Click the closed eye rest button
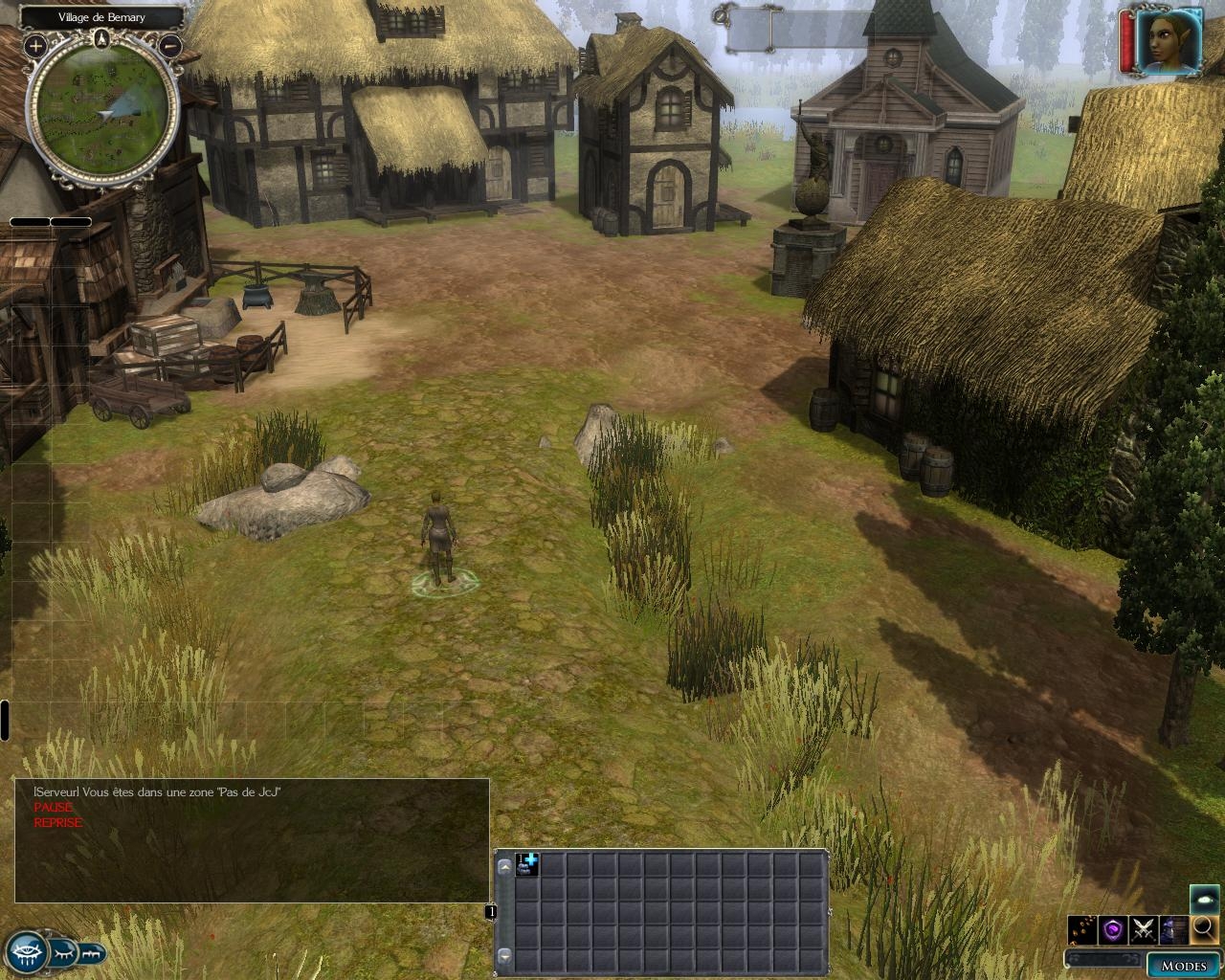This screenshot has width=1225, height=980. 62,953
